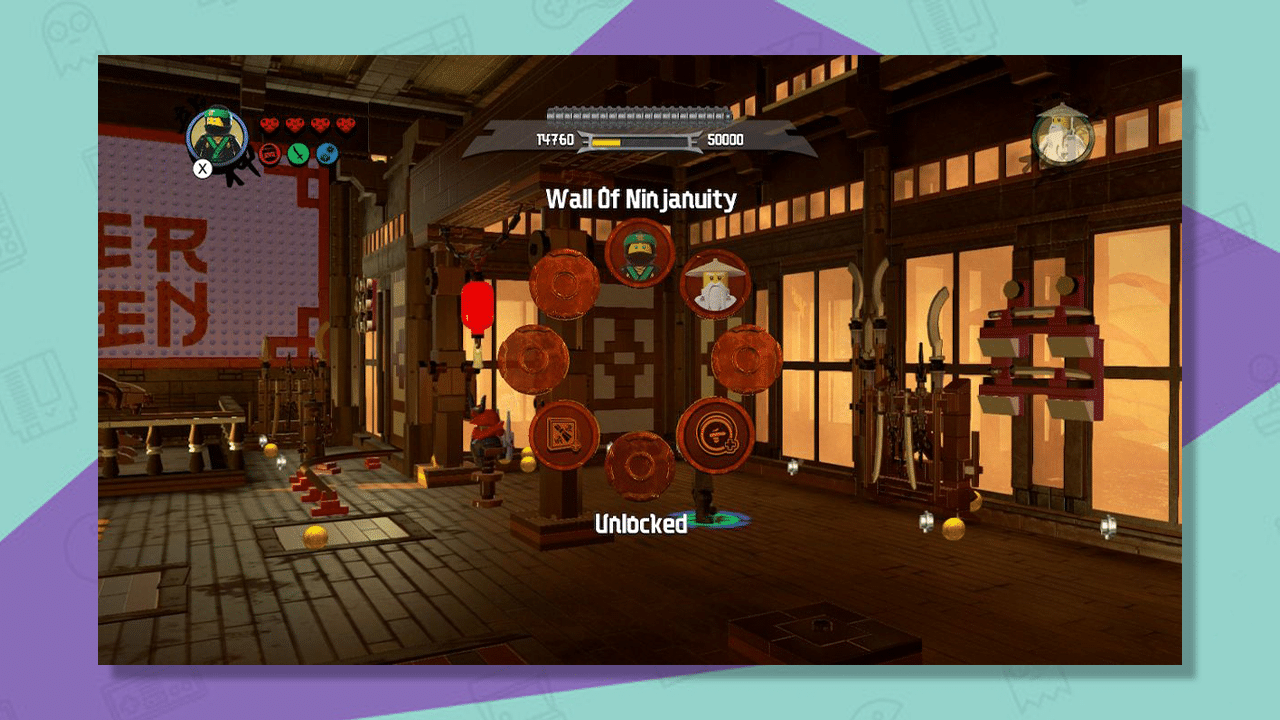The image size is (1280, 720).
Task: Select Lloyd's portrait on the Wall of Ninjanuity
Action: [x=637, y=254]
